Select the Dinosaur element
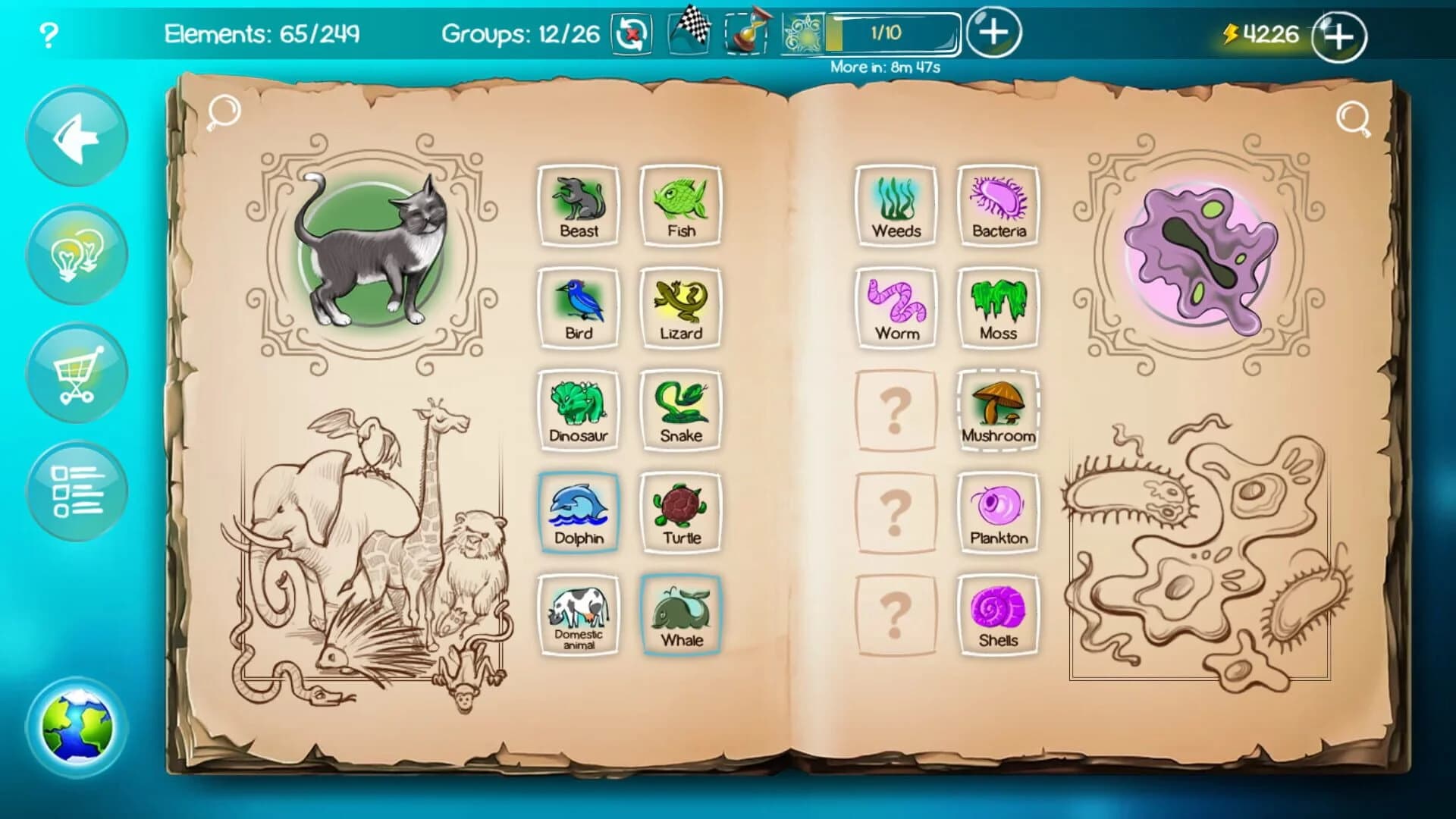Image resolution: width=1456 pixels, height=819 pixels. (579, 409)
